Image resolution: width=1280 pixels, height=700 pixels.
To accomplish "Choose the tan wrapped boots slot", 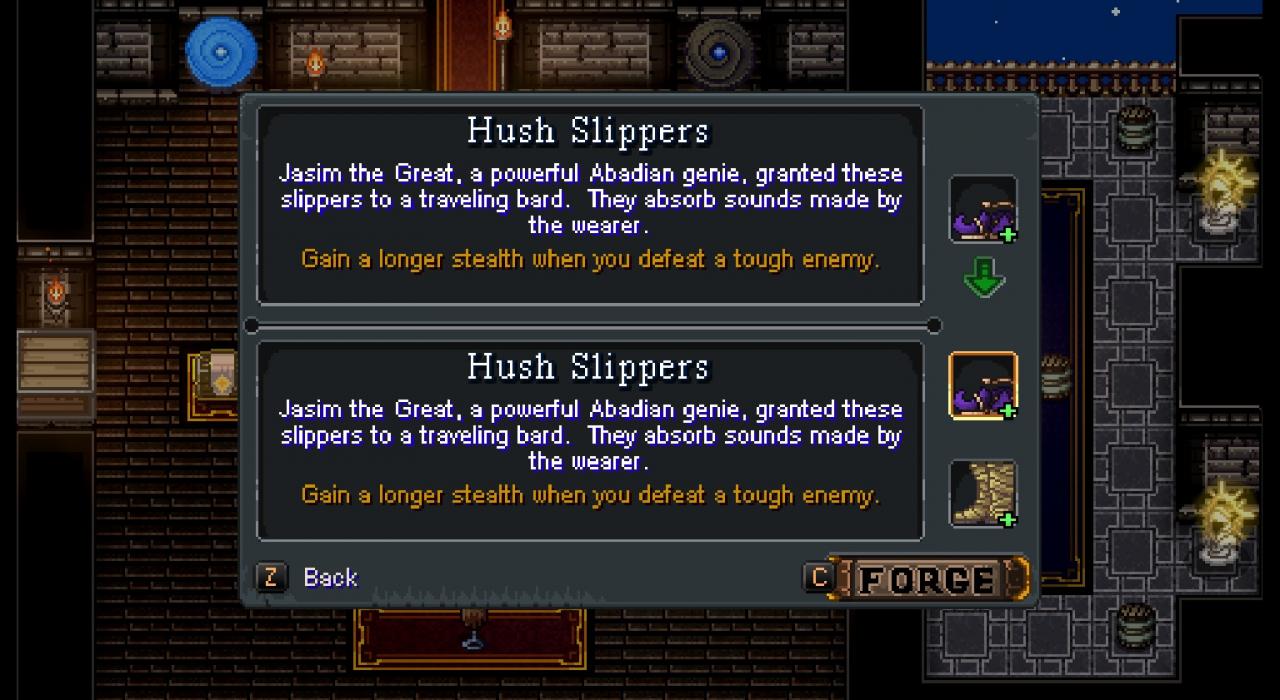I will point(983,493).
